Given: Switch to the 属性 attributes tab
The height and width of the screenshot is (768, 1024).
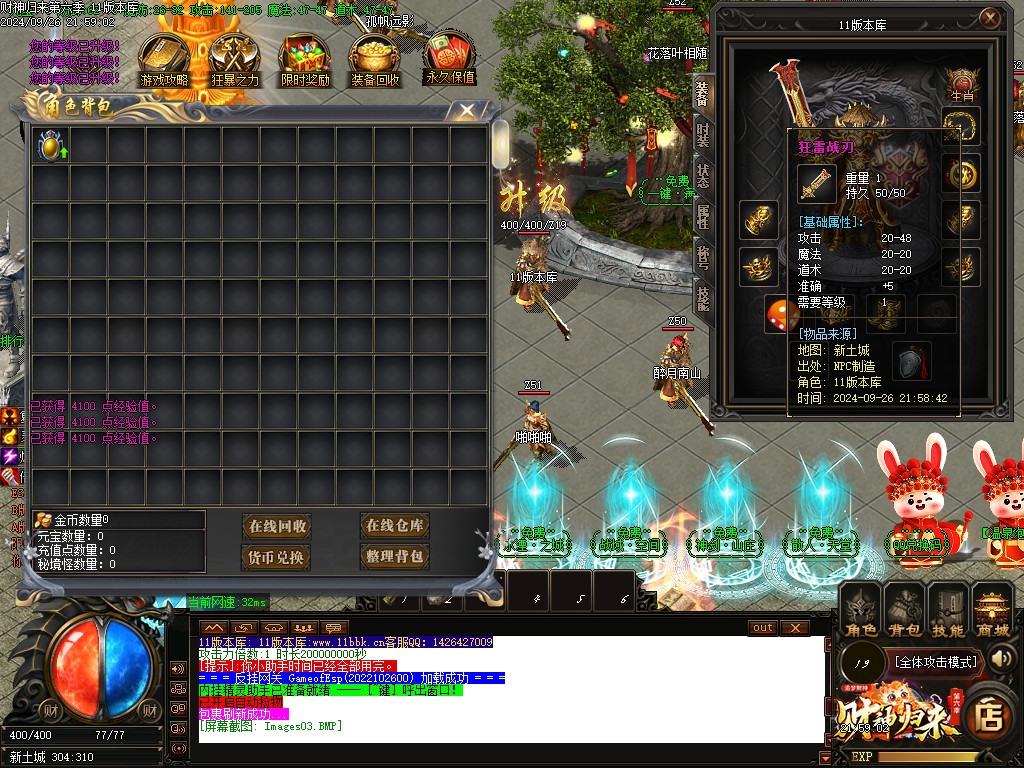Looking at the screenshot, I should click(703, 216).
